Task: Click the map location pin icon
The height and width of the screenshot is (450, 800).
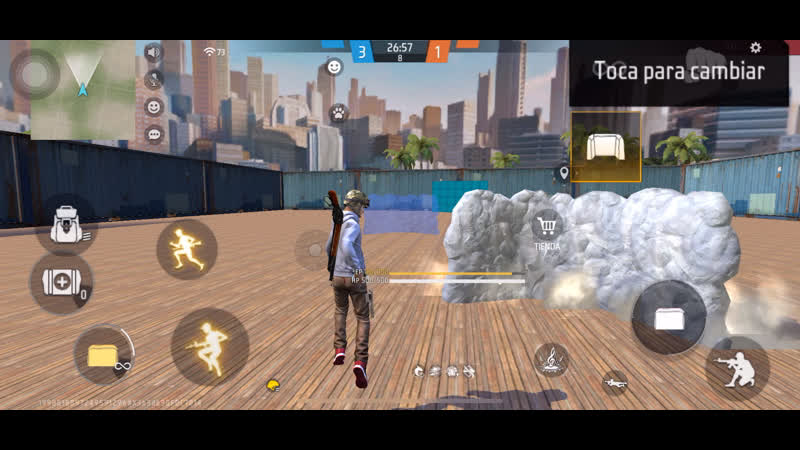Action: click(564, 173)
